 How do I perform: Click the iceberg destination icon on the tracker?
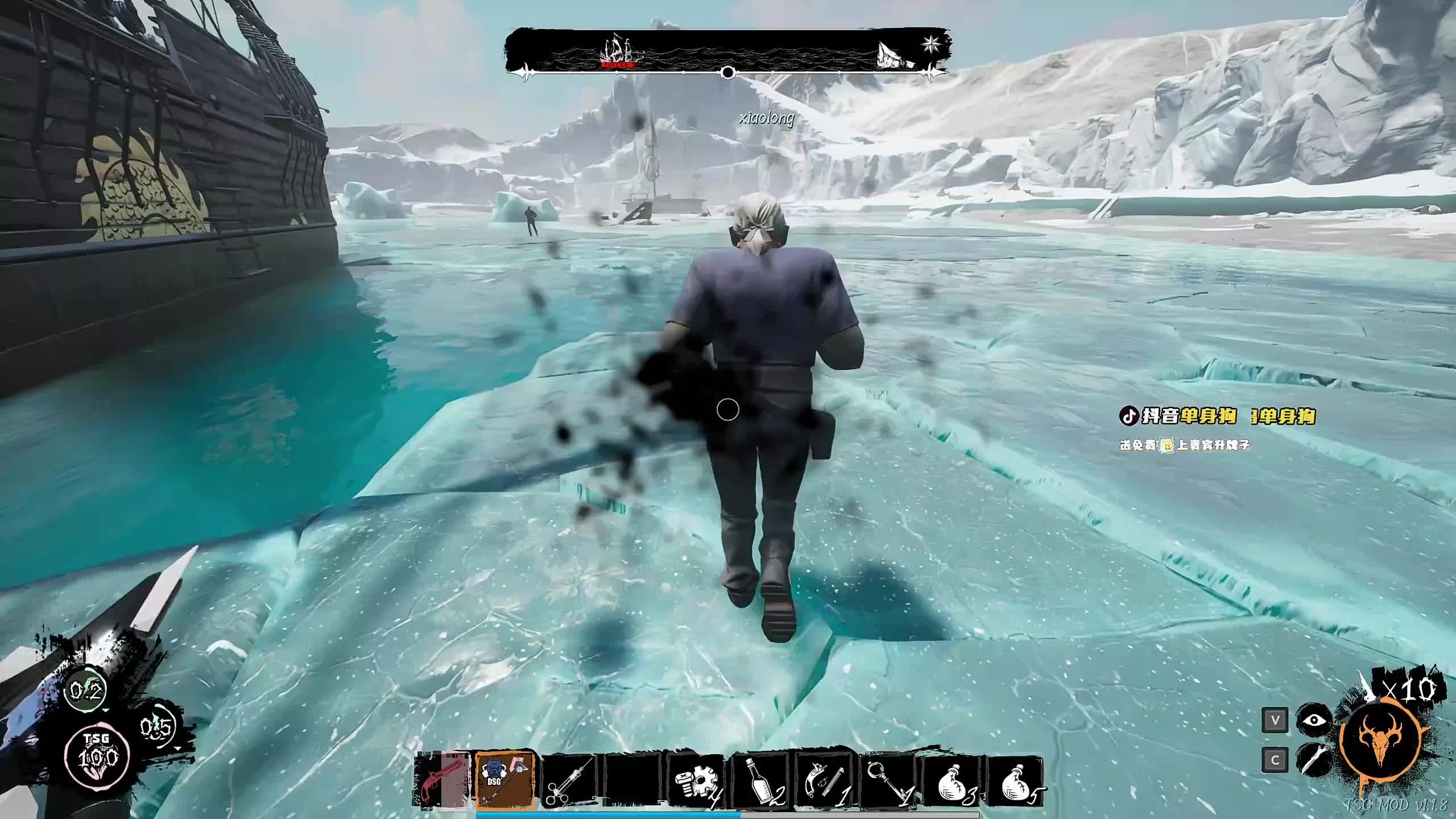892,56
